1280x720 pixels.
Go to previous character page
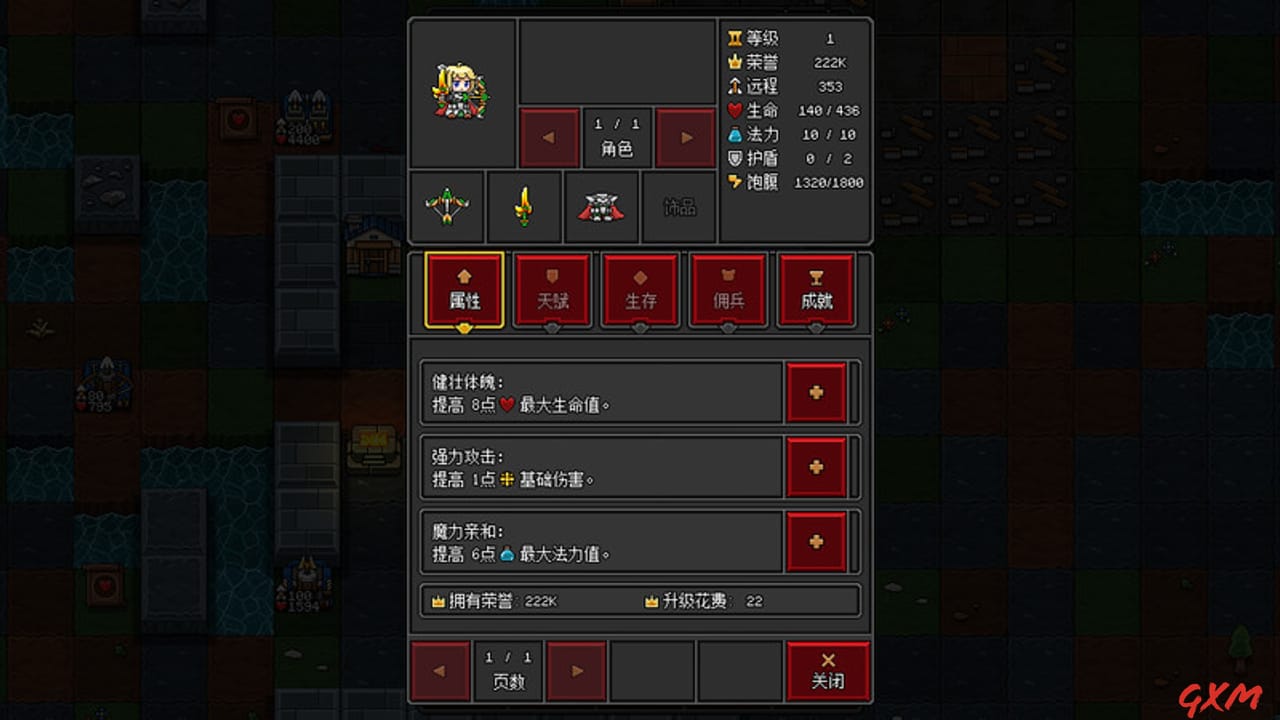(548, 137)
